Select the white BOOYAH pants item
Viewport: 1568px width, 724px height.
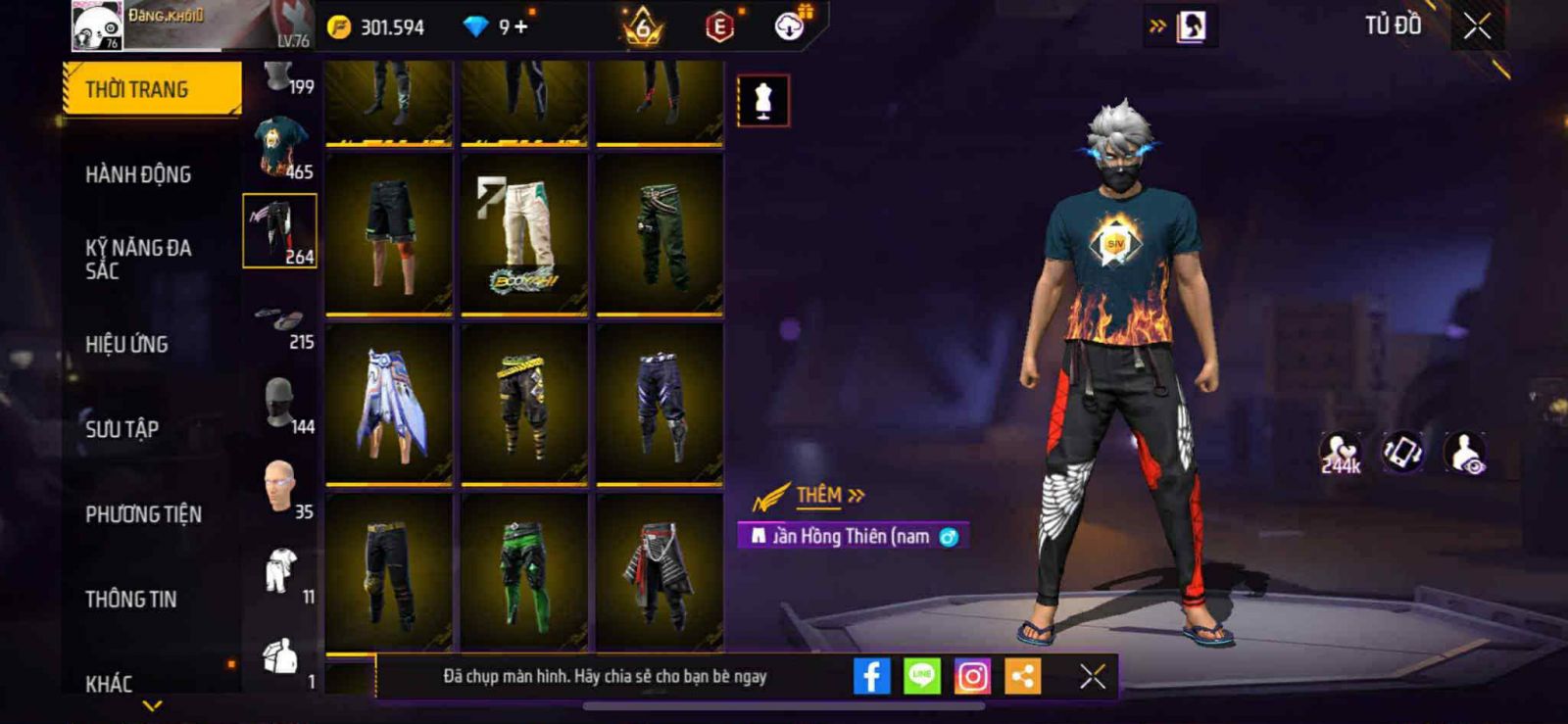click(x=523, y=234)
